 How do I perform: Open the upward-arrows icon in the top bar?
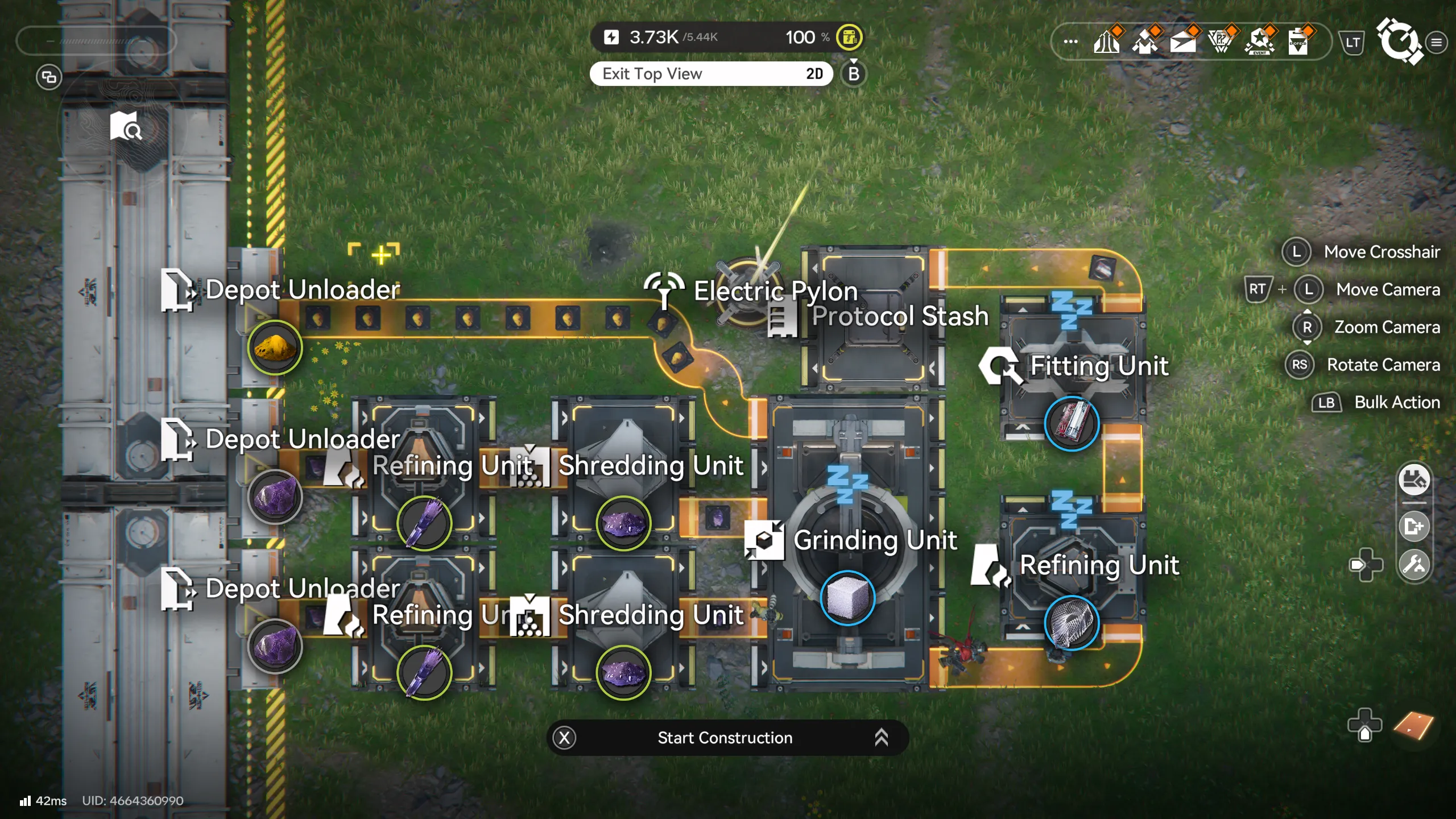click(x=1106, y=42)
